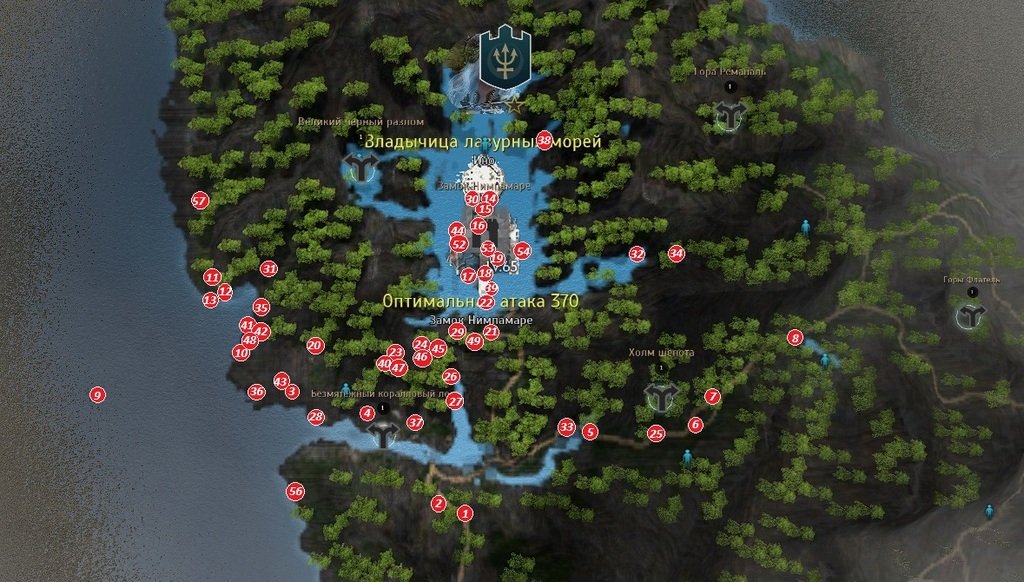Click map marker number 5

590,432
